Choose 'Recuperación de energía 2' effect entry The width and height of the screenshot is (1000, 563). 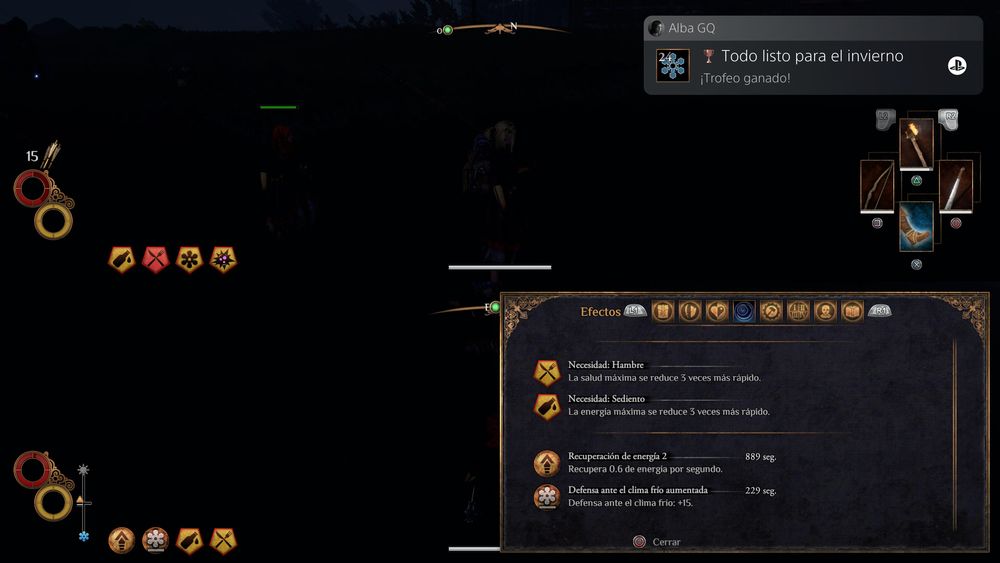coord(654,463)
